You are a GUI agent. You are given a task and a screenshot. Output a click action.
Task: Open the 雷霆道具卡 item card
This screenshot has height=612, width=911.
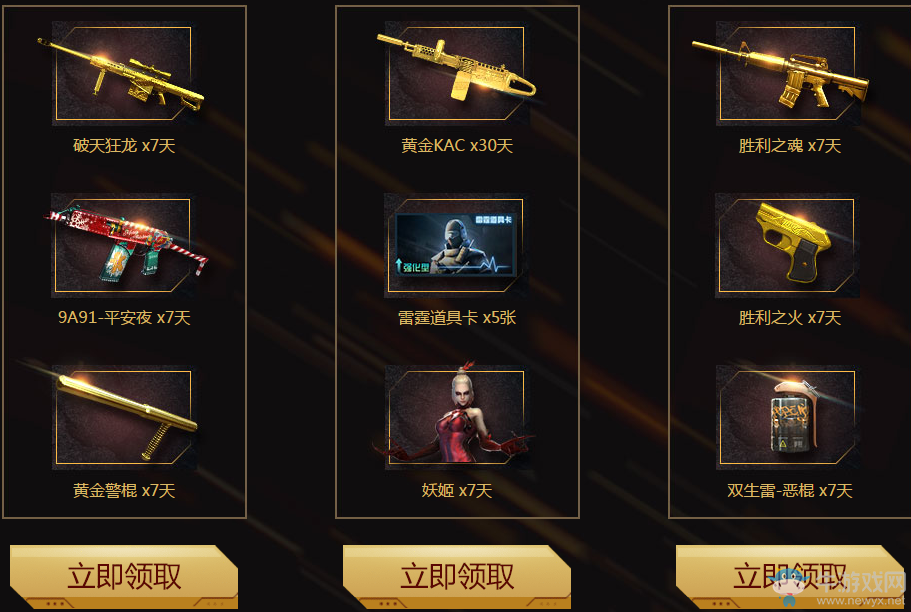coord(456,245)
